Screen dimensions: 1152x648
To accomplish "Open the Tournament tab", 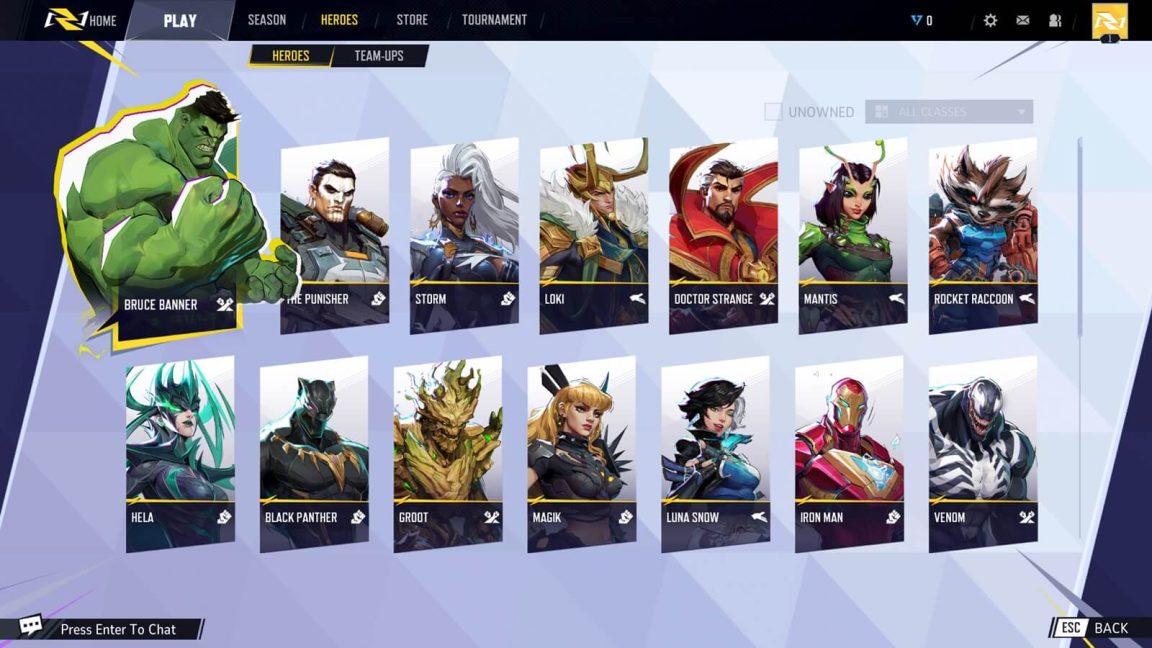I will [494, 20].
